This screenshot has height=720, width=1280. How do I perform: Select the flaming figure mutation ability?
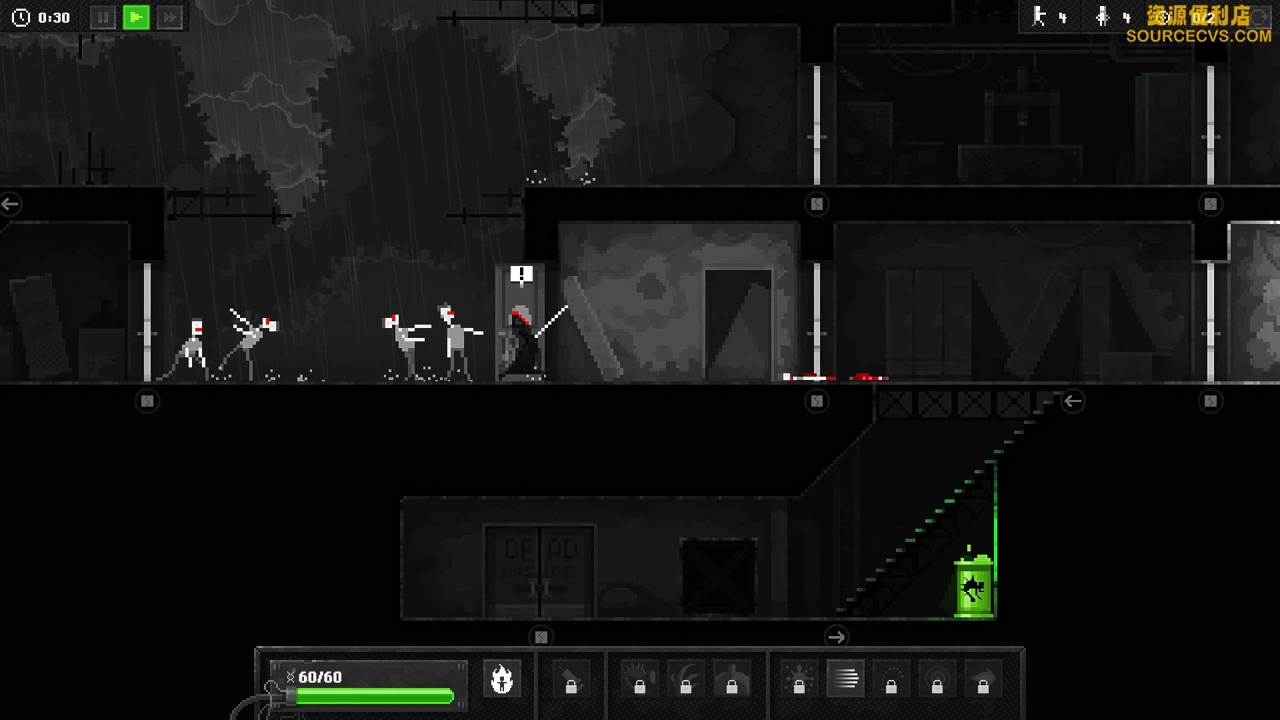coord(502,679)
